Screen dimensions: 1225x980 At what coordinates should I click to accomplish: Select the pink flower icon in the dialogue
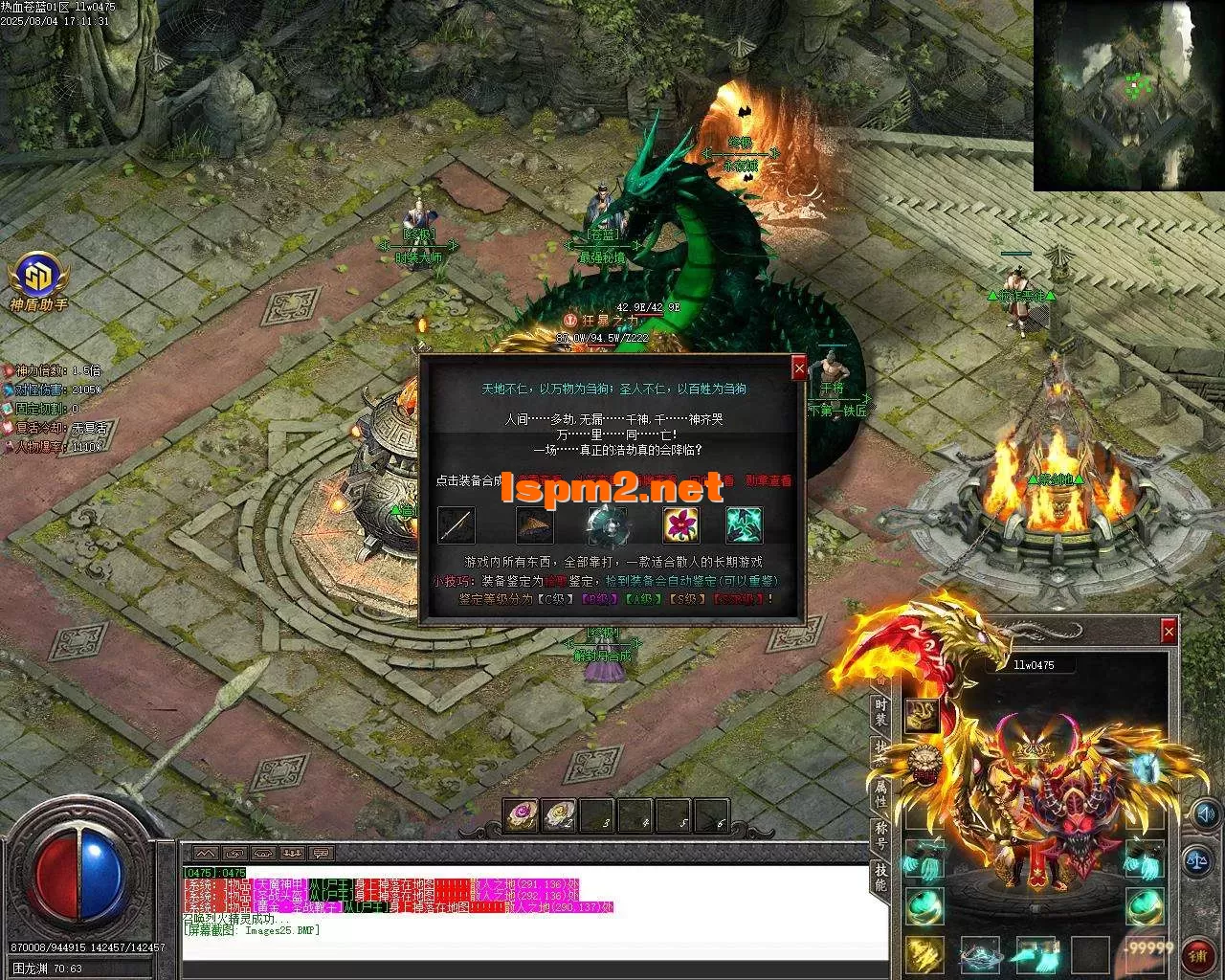tap(680, 525)
